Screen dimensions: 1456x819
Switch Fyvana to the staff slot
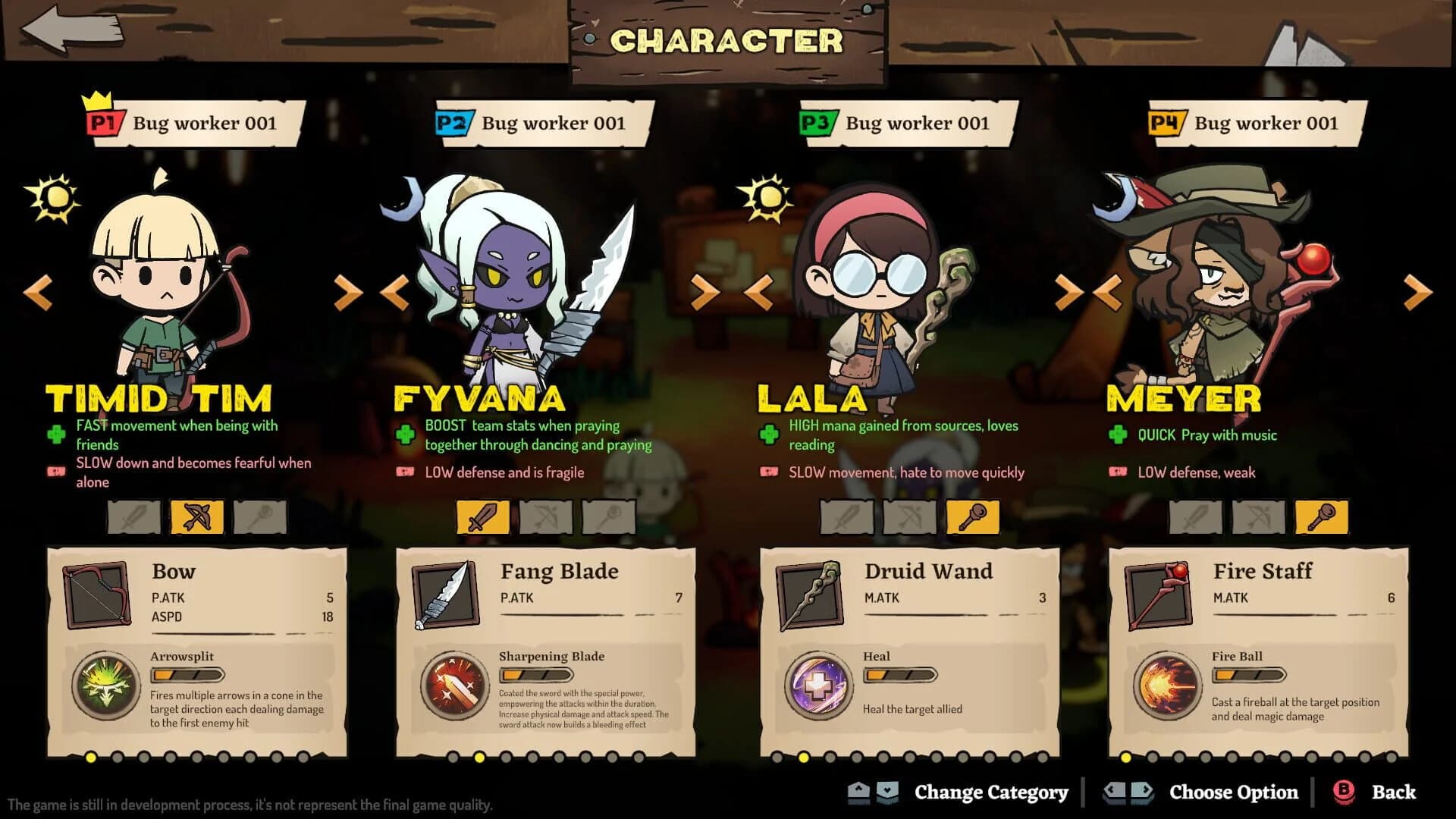(x=607, y=517)
